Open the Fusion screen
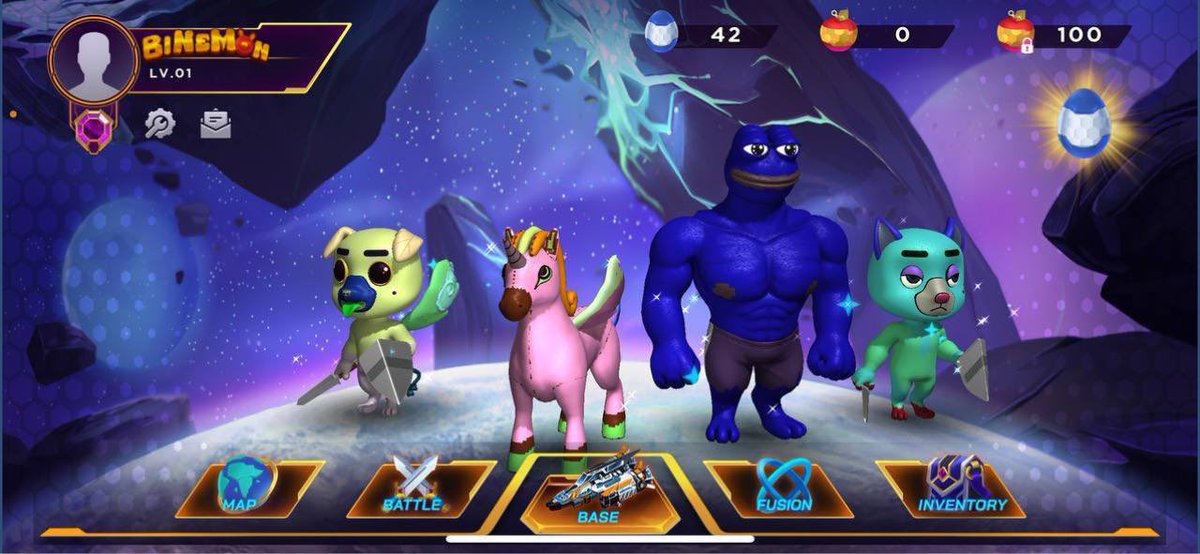 782,488
